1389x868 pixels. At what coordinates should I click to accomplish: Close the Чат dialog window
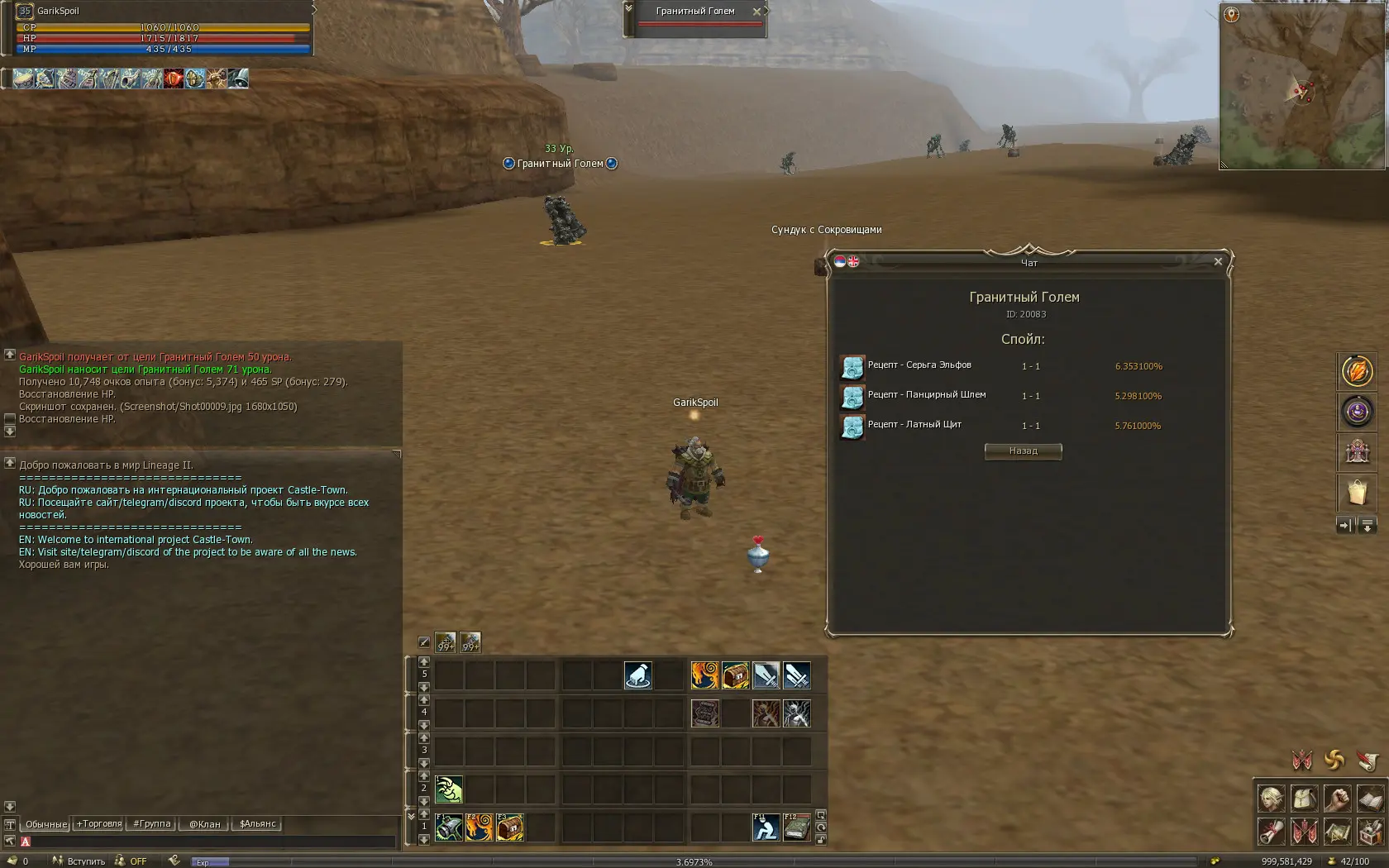click(x=1218, y=262)
